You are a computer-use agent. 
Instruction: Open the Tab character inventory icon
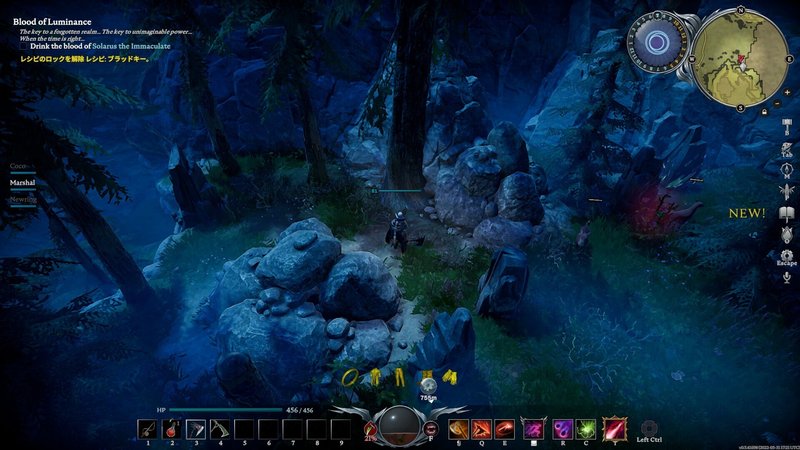tap(787, 150)
